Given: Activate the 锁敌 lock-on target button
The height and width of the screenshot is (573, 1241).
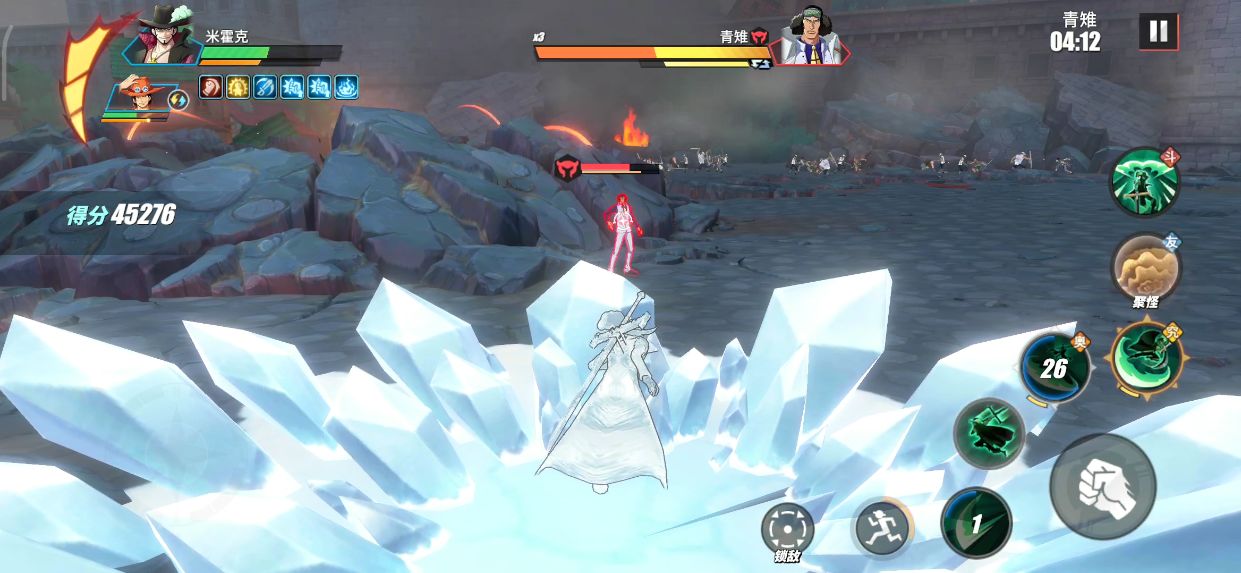Looking at the screenshot, I should coord(787,529).
